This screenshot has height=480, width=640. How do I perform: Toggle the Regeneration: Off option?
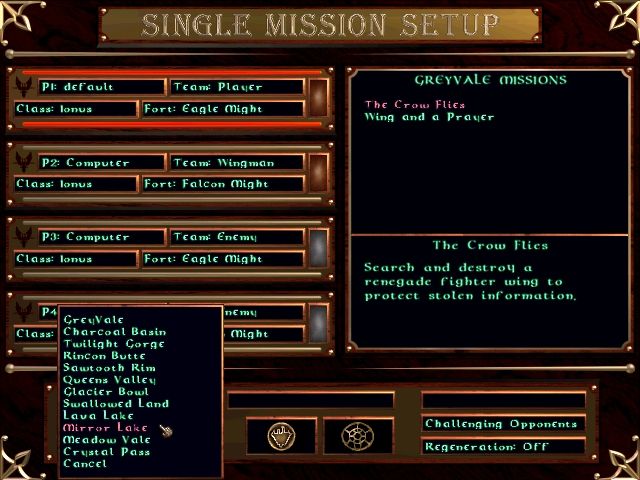coord(503,447)
